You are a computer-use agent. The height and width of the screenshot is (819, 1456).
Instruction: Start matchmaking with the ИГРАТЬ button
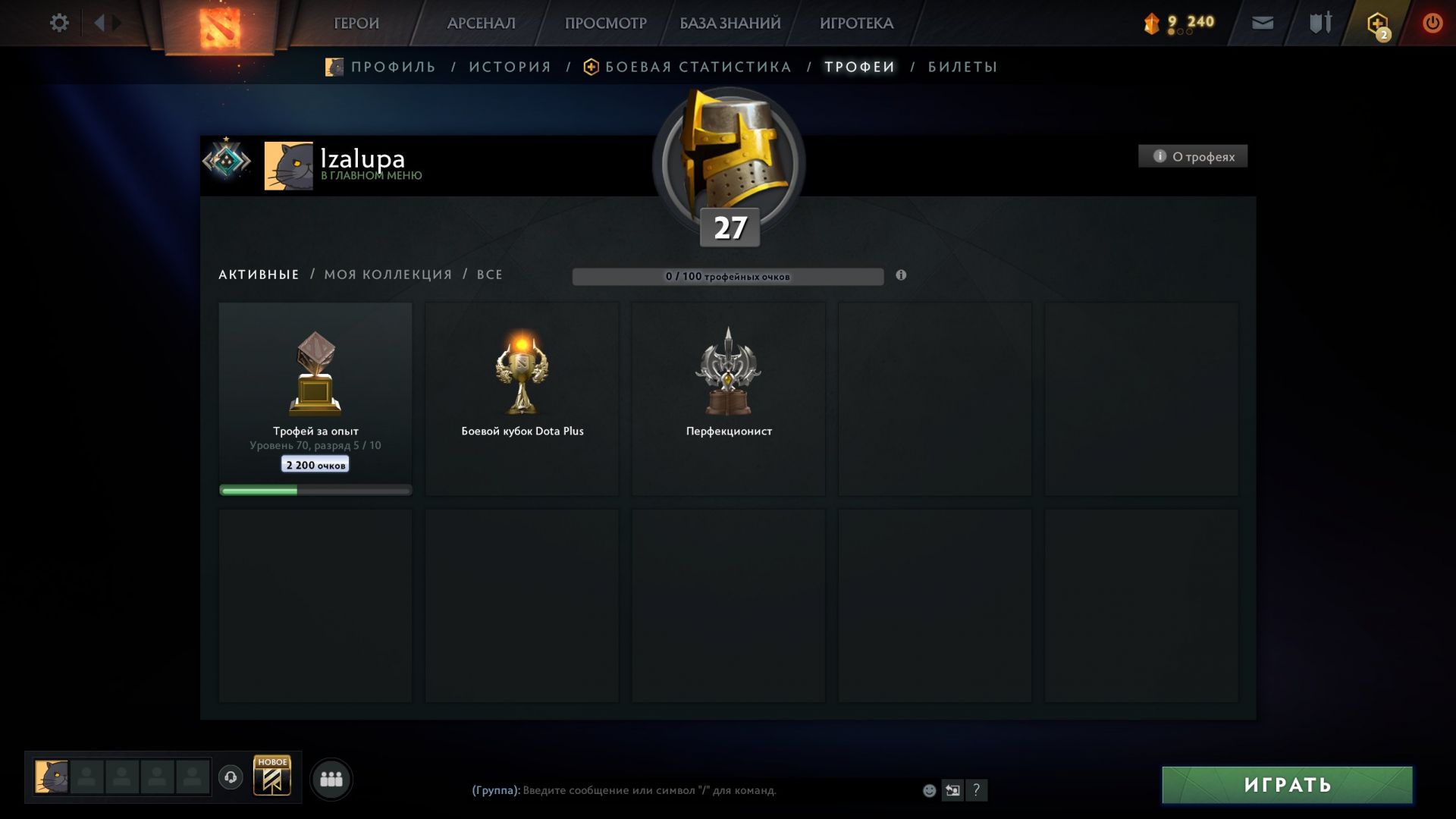(x=1287, y=784)
